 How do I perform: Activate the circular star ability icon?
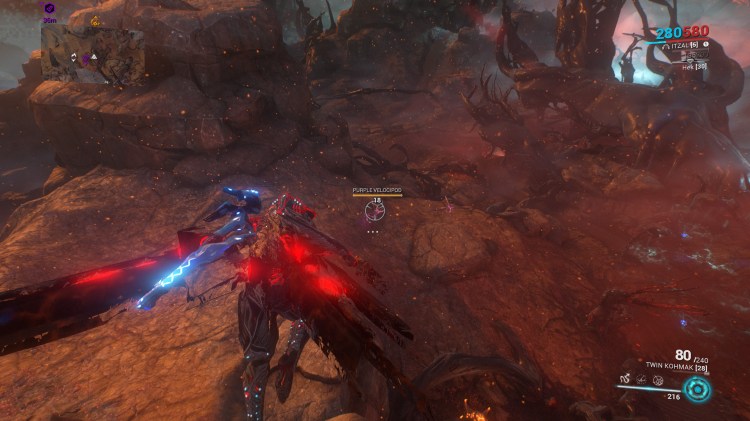(x=660, y=381)
